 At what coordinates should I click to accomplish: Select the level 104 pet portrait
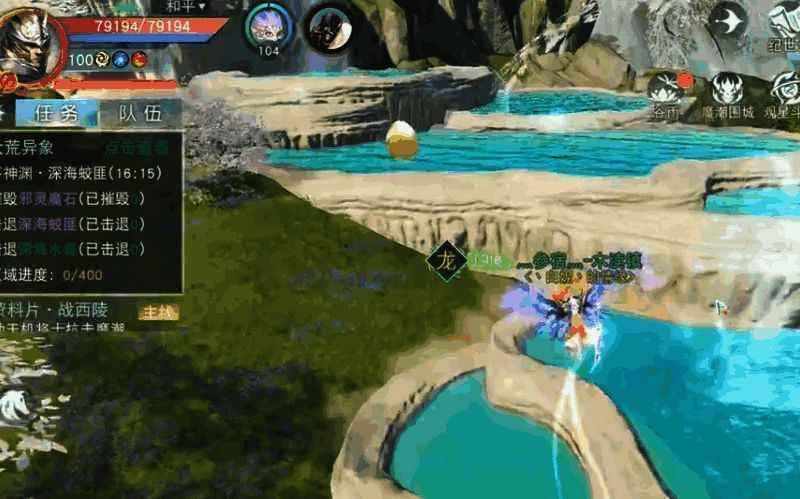point(268,25)
